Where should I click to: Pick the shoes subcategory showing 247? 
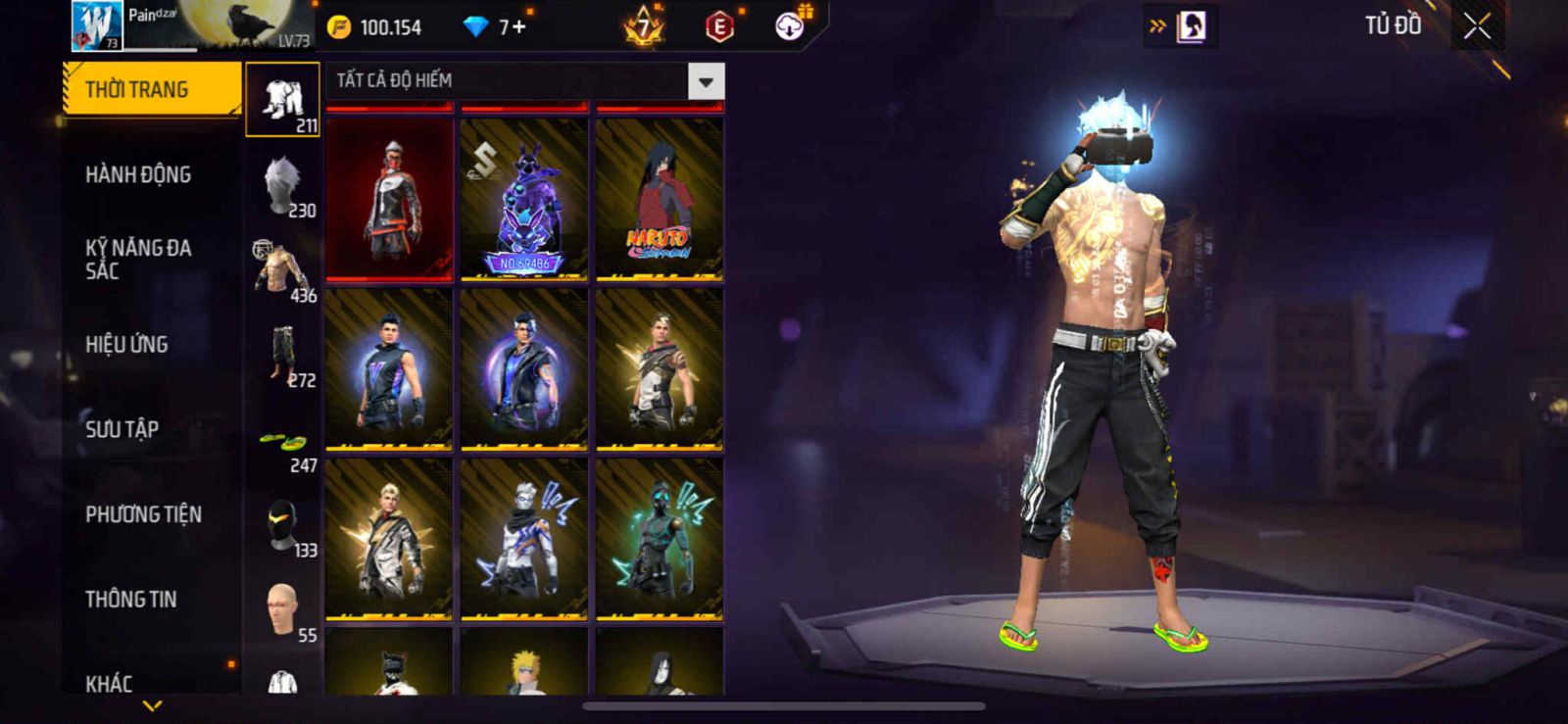coord(283,449)
